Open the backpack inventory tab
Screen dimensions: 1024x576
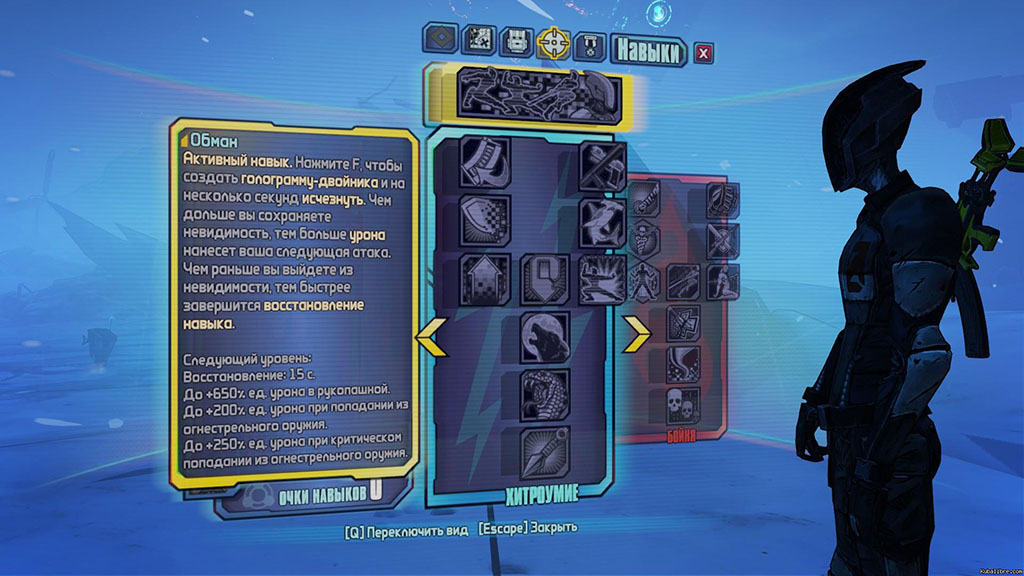point(516,41)
